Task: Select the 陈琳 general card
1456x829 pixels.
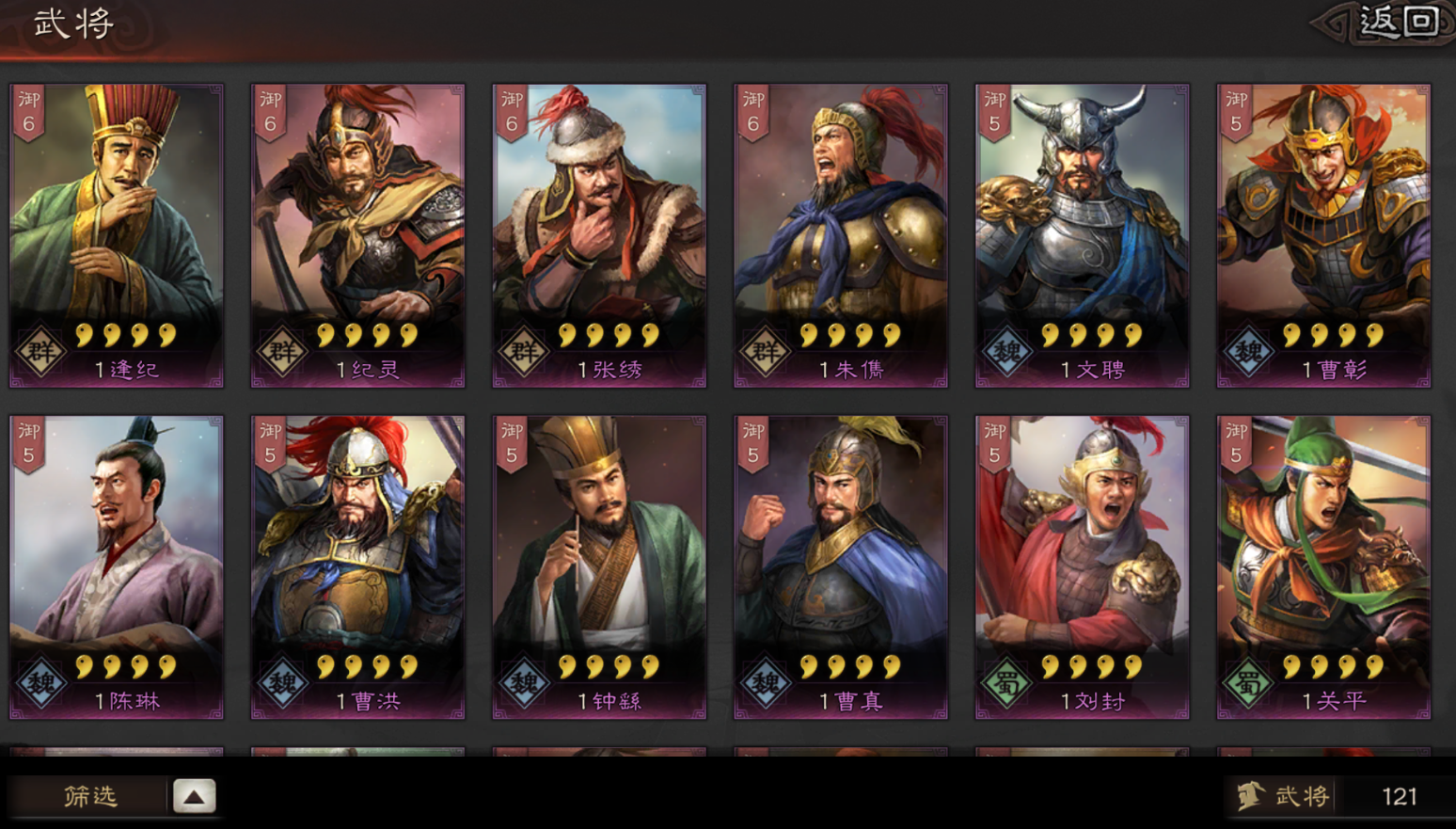Action: tap(117, 567)
